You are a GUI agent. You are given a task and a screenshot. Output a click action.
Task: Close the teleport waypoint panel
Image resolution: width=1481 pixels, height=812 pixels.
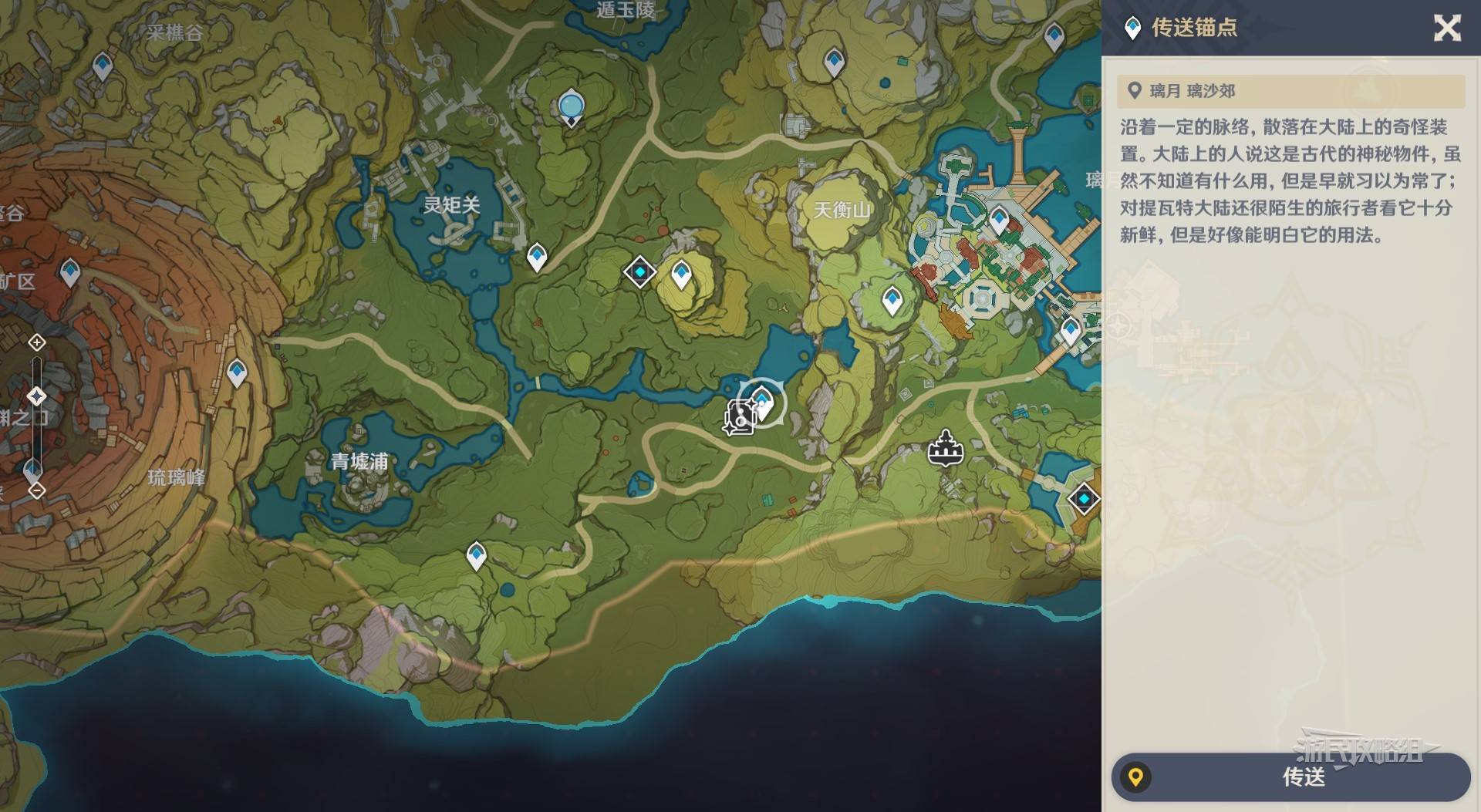(x=1446, y=29)
